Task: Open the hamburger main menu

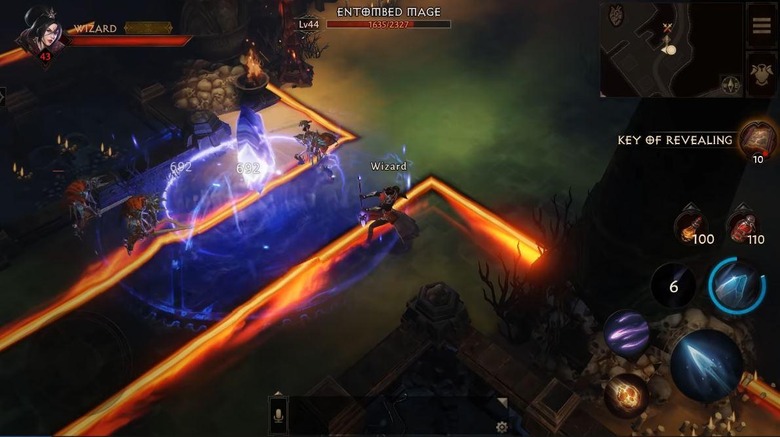Action: pyautogui.click(x=760, y=26)
